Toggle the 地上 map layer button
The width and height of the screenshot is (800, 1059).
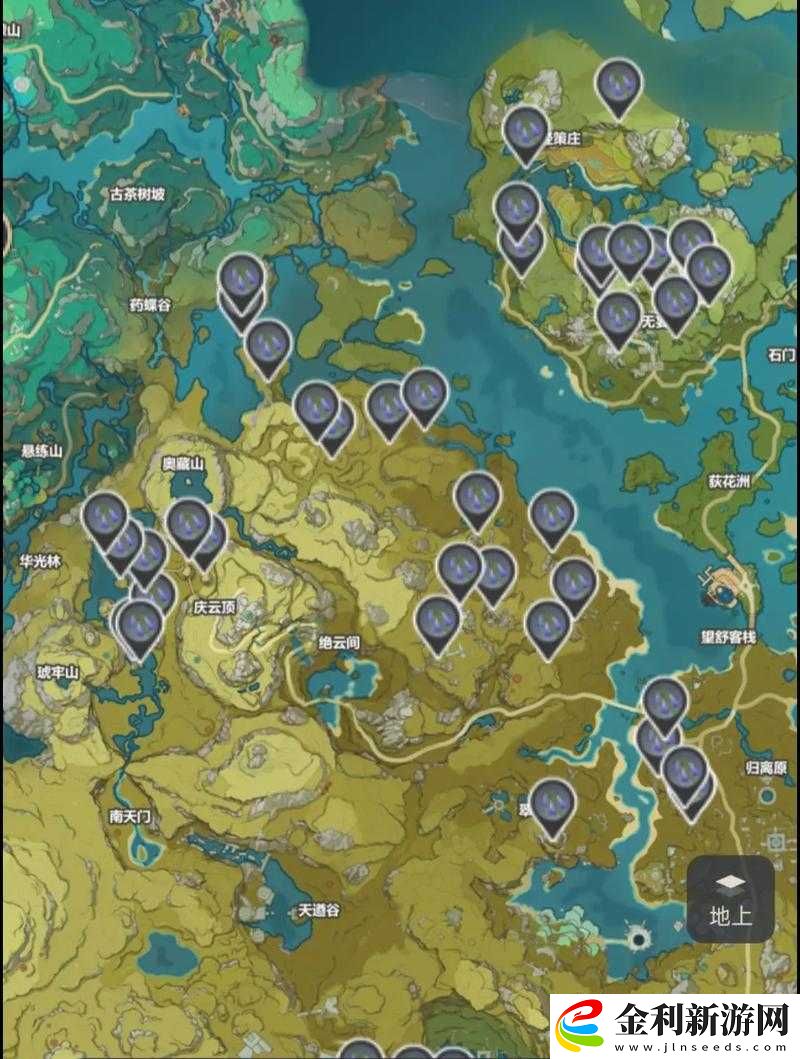point(730,898)
